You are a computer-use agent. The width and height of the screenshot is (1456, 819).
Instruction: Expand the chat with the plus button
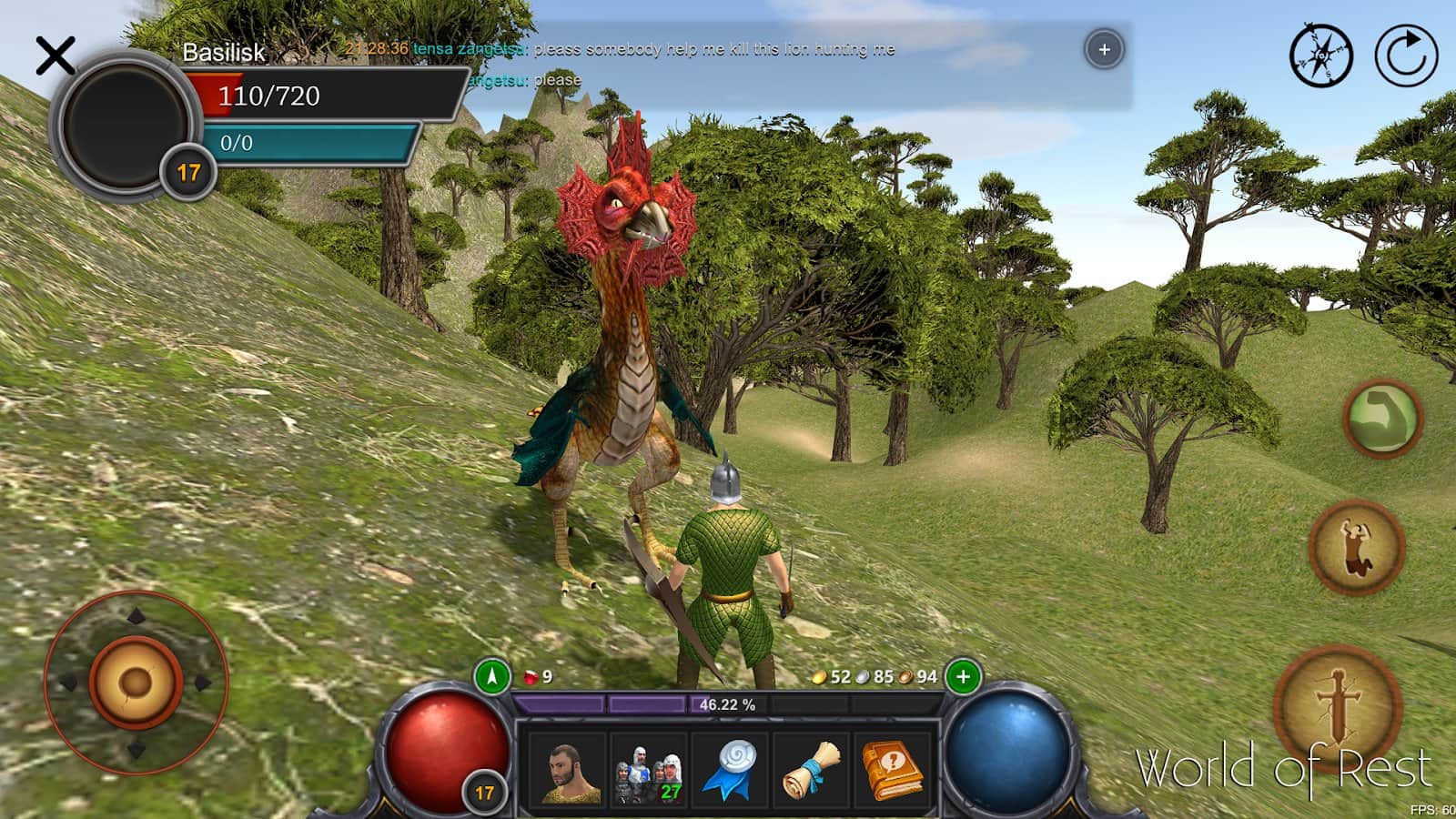[x=1104, y=49]
